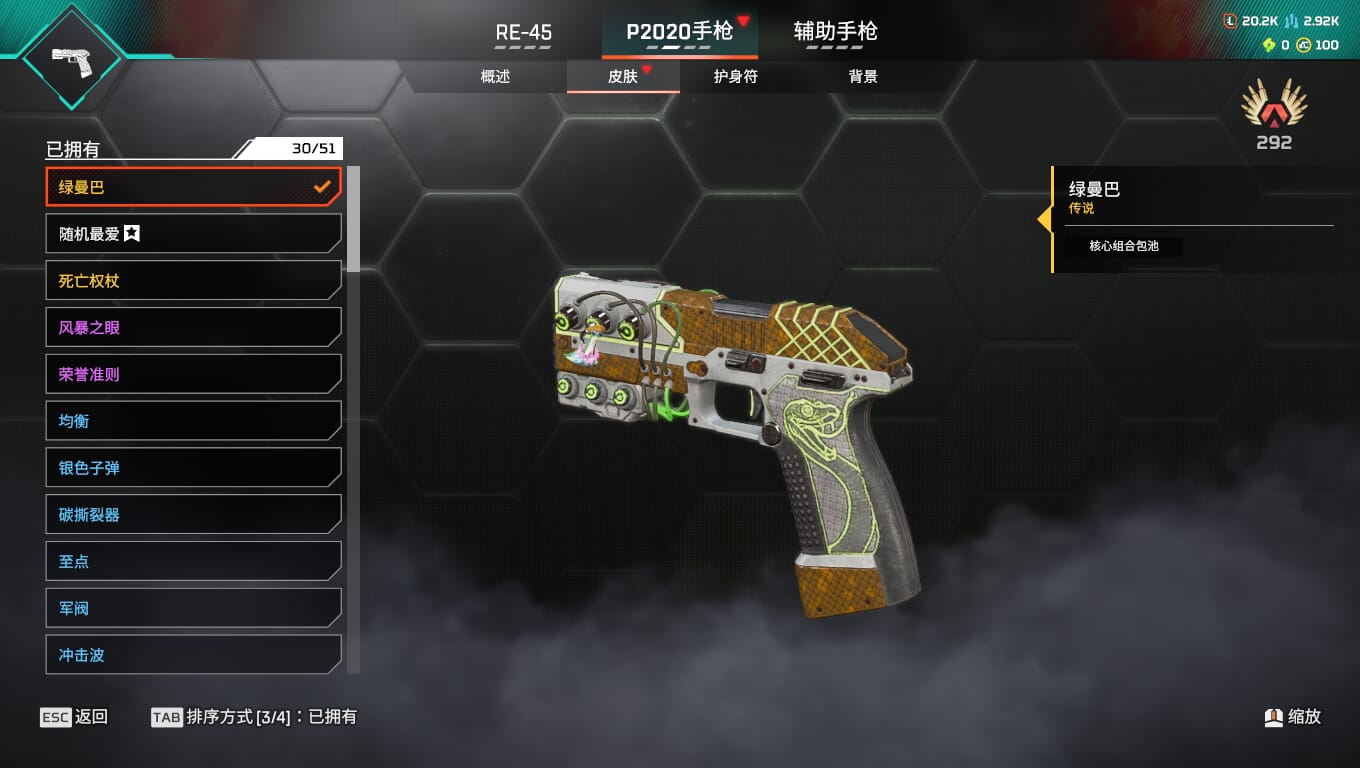Screen dimensions: 1360x768
Task: Choose the 至点 skin
Action: click(x=193, y=561)
